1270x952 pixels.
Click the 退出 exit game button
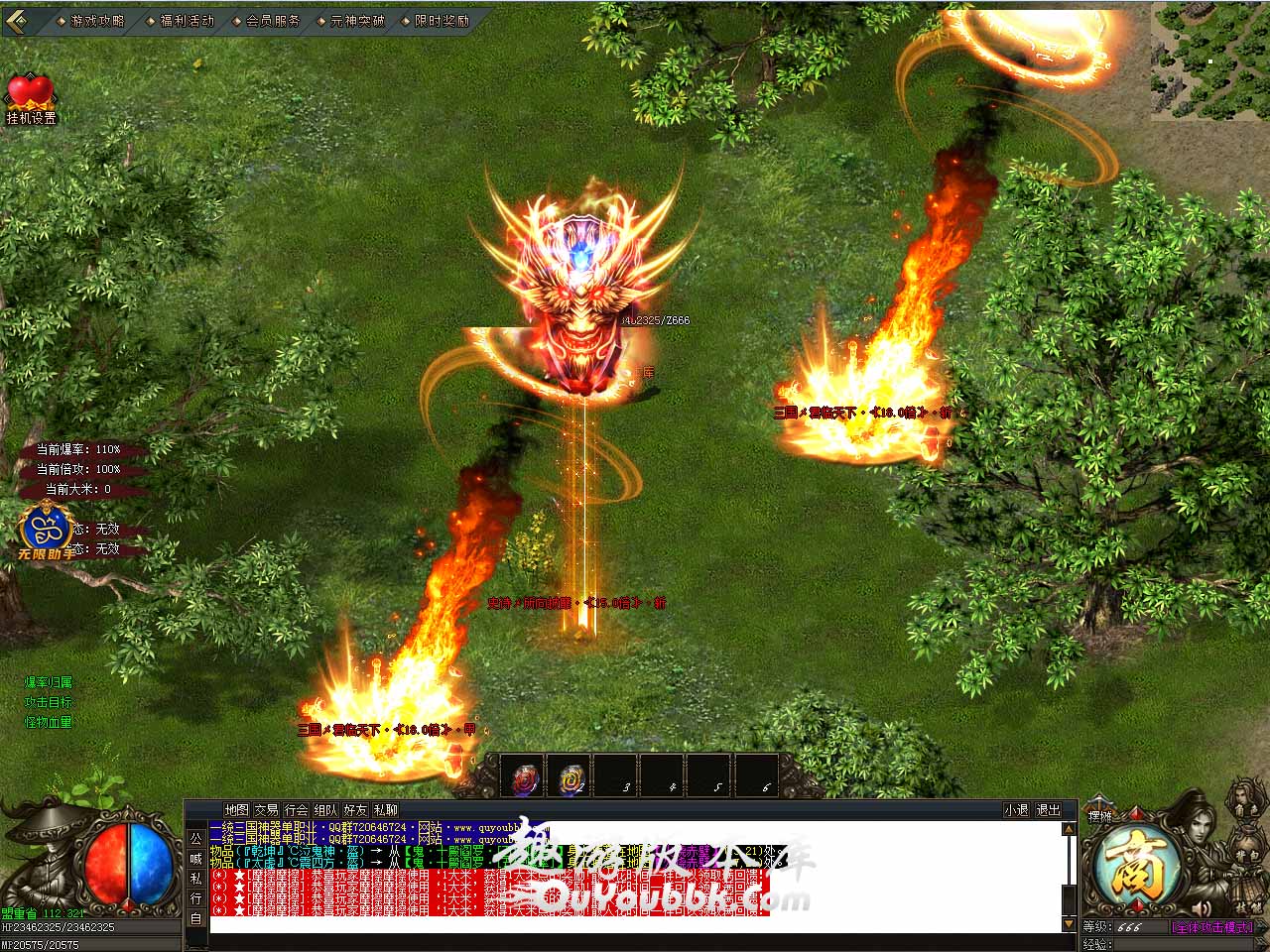(1049, 810)
